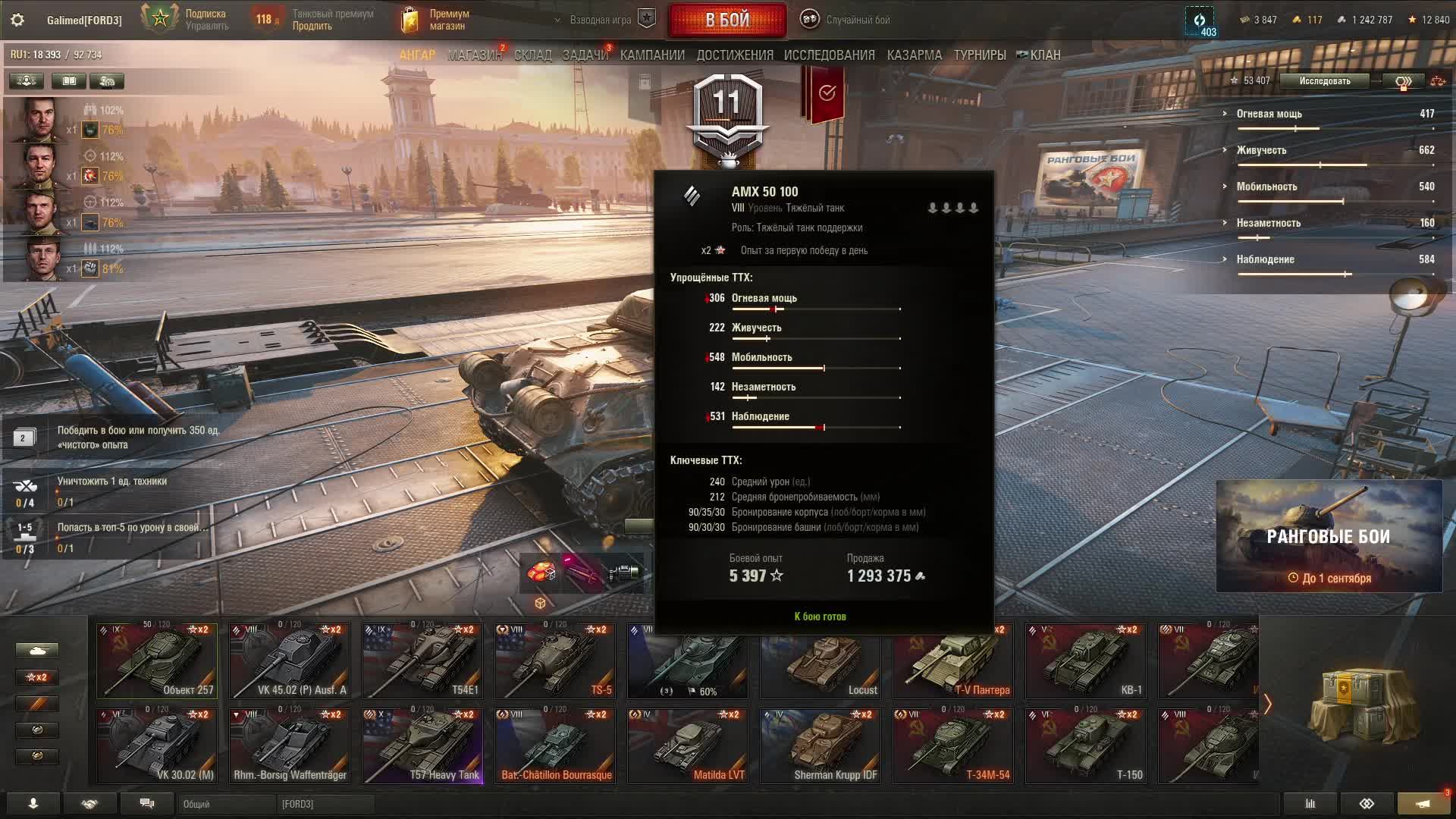Open the КАМПАНИИ section
1456x819 pixels.
(x=652, y=55)
